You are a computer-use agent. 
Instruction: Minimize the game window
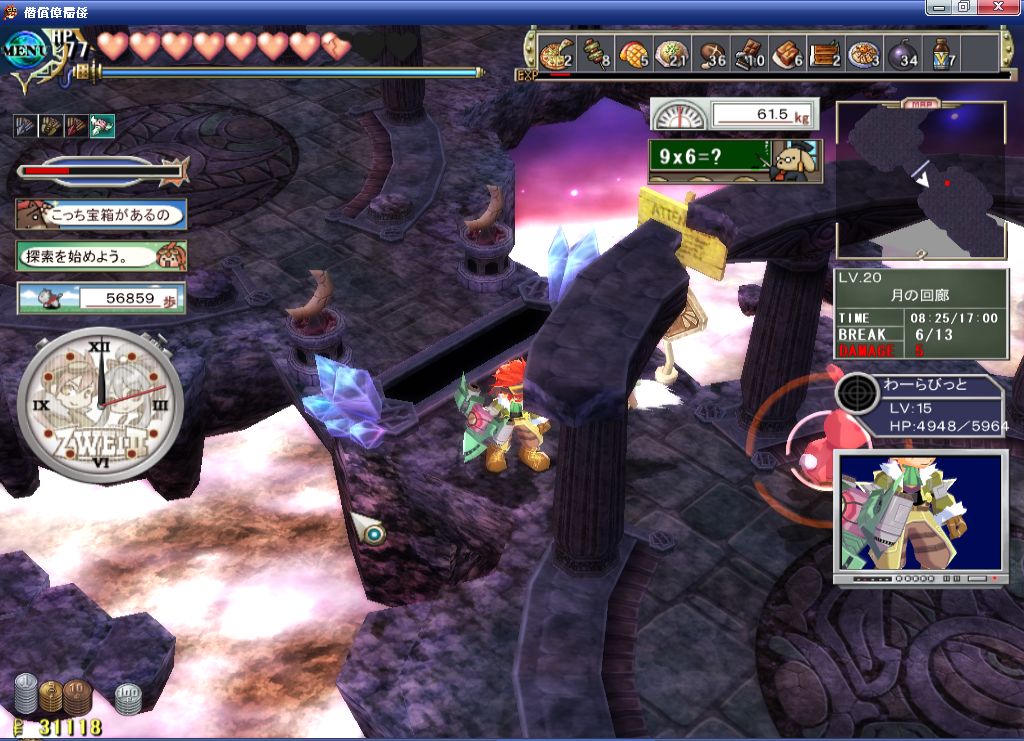tap(938, 7)
